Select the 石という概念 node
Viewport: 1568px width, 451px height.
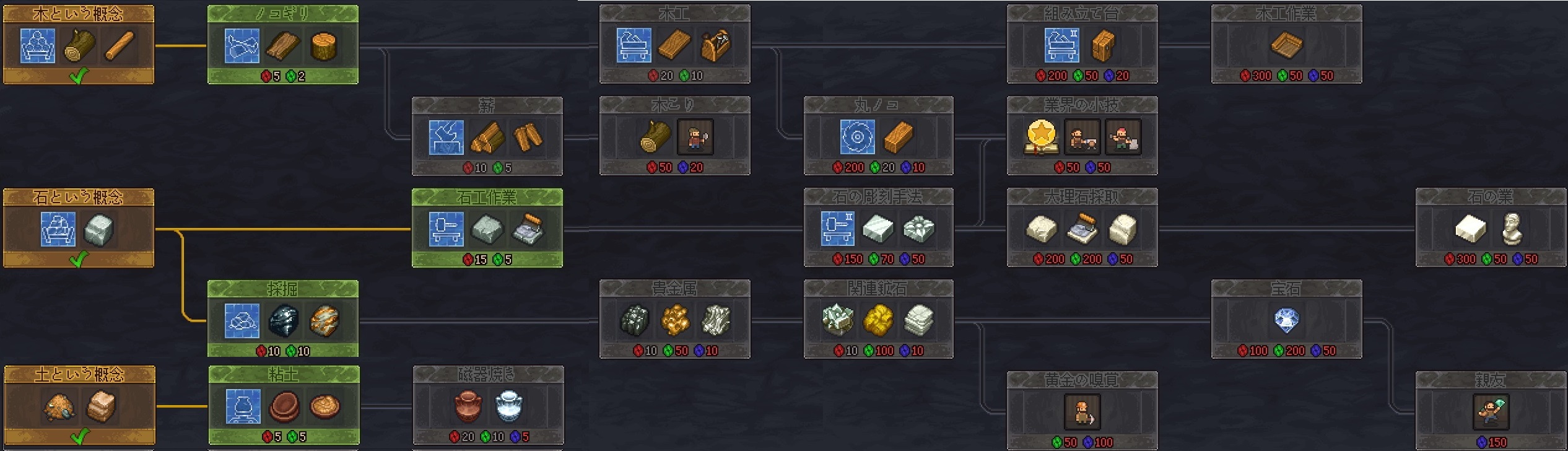pos(78,229)
